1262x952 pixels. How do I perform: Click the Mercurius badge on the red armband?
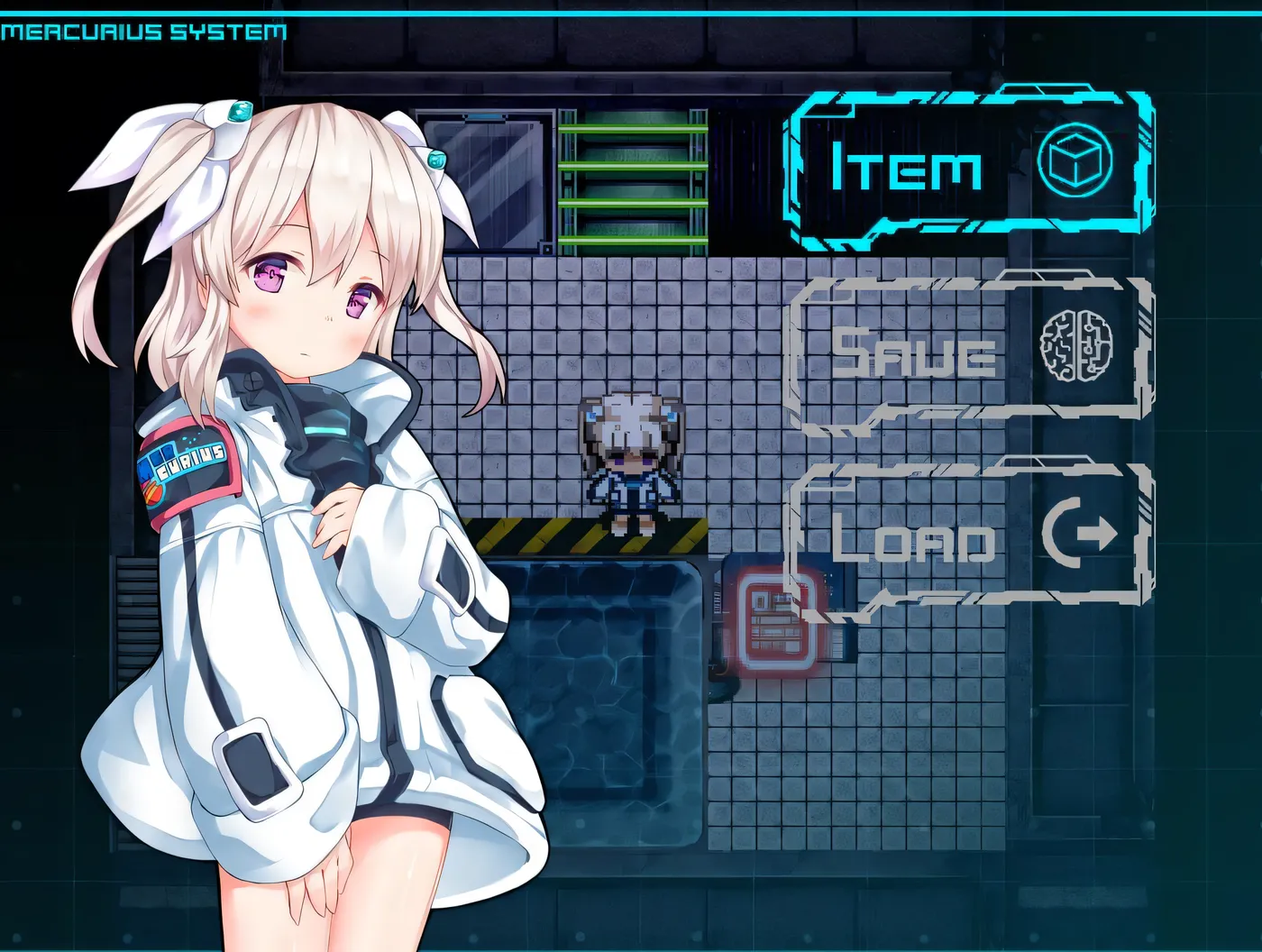click(x=187, y=462)
